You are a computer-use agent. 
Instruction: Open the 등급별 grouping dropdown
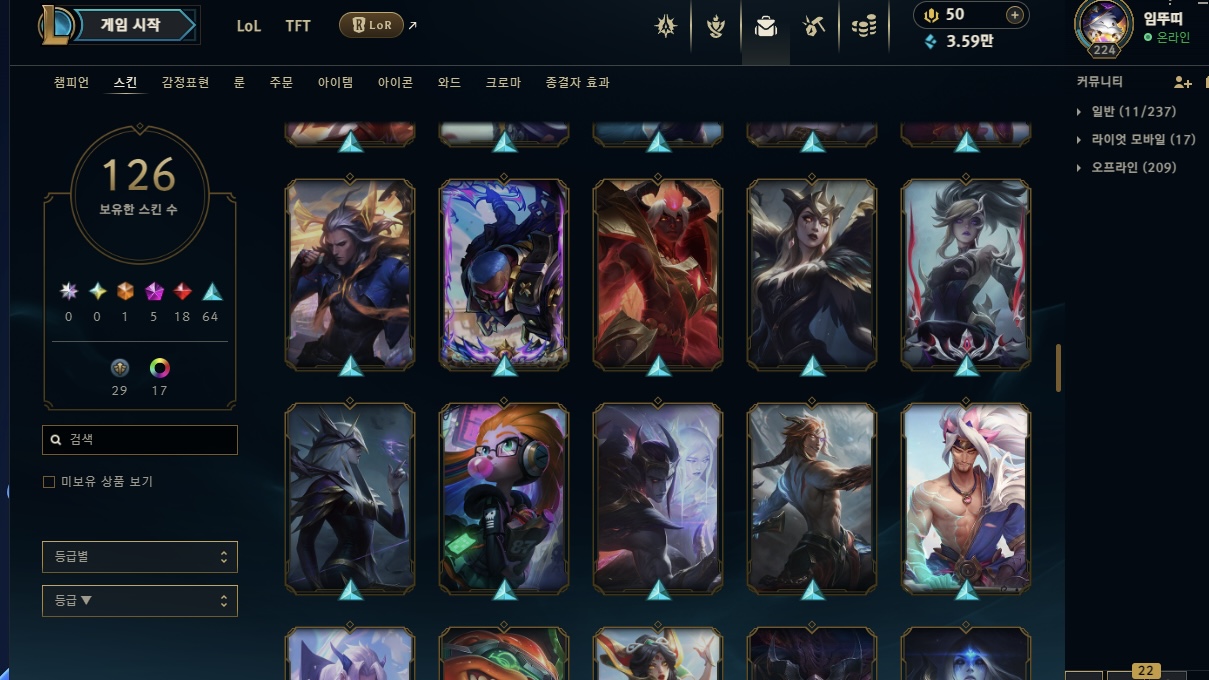(140, 557)
